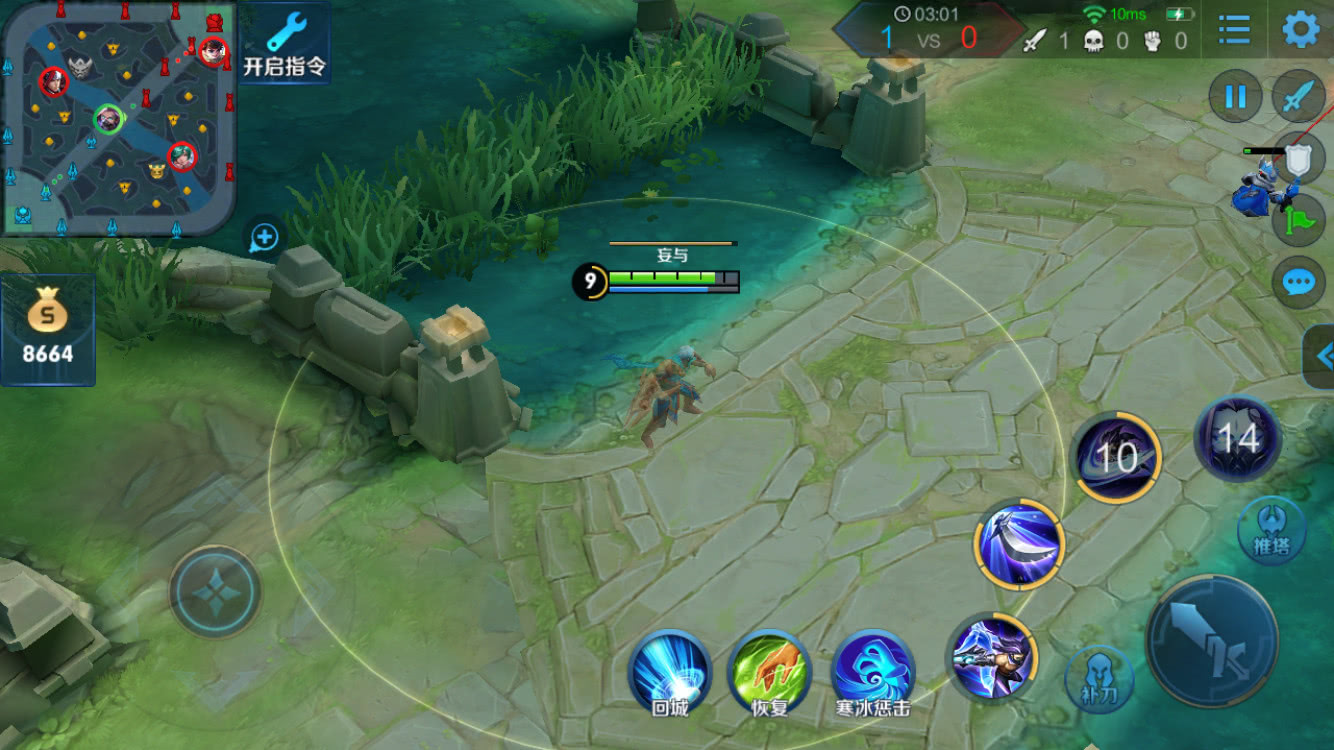The image size is (1334, 750).
Task: Open the chat bubble quick messages
Action: [x=1298, y=283]
